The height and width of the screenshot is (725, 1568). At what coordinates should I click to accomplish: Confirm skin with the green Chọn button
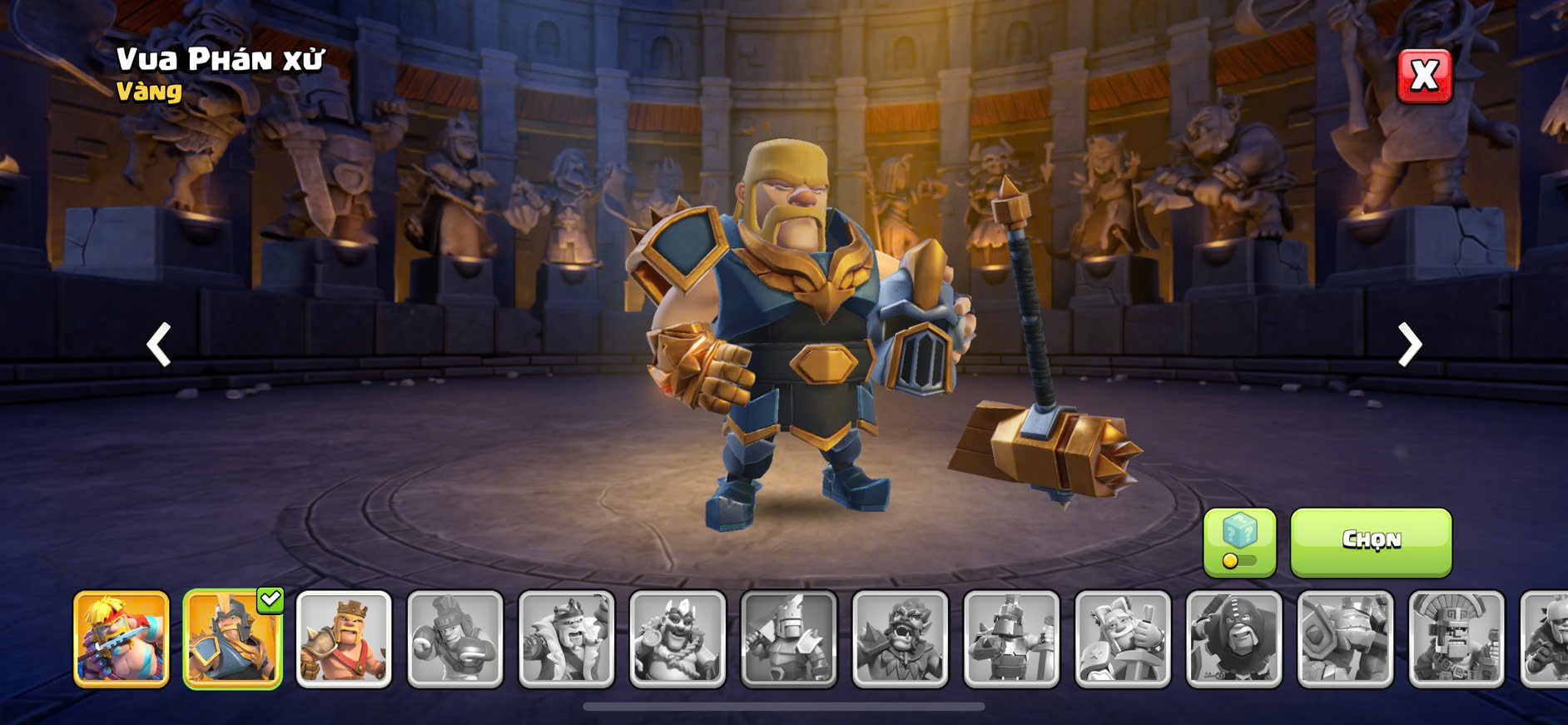[x=1371, y=542]
